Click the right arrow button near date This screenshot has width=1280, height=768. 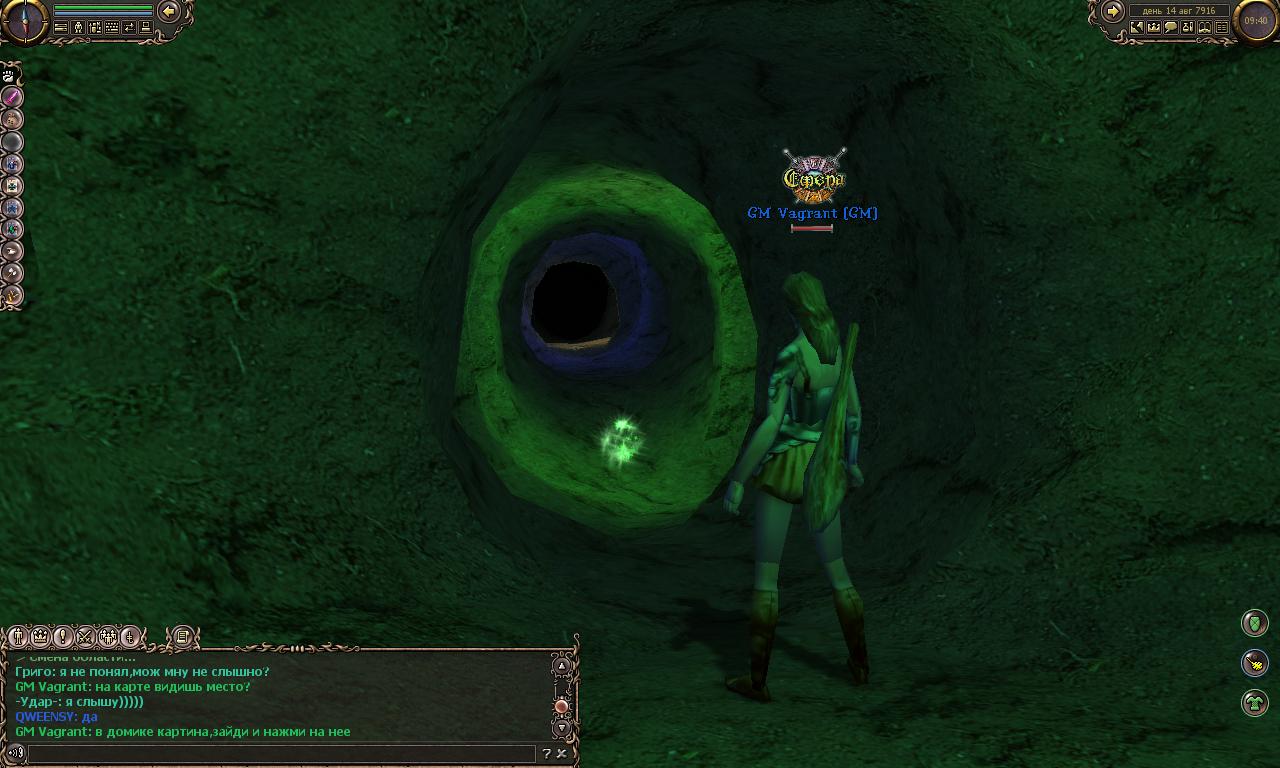coord(1112,11)
